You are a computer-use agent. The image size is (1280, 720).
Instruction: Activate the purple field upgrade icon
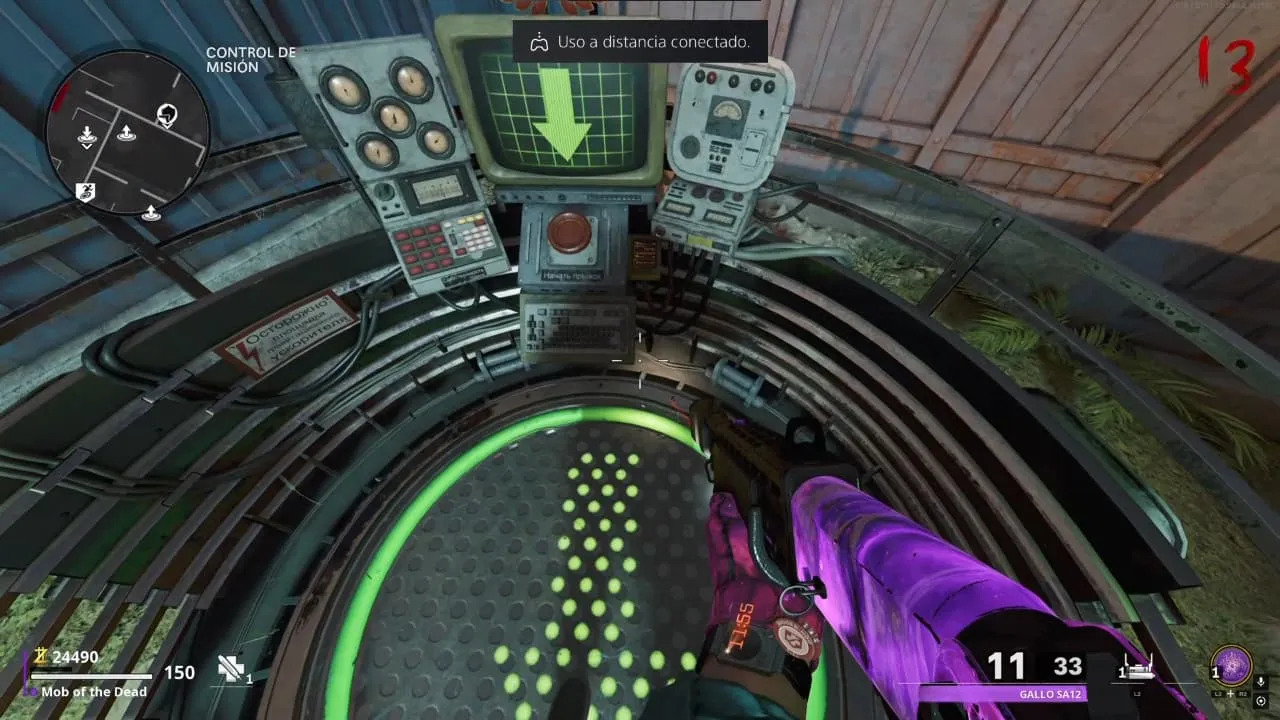[x=1232, y=664]
